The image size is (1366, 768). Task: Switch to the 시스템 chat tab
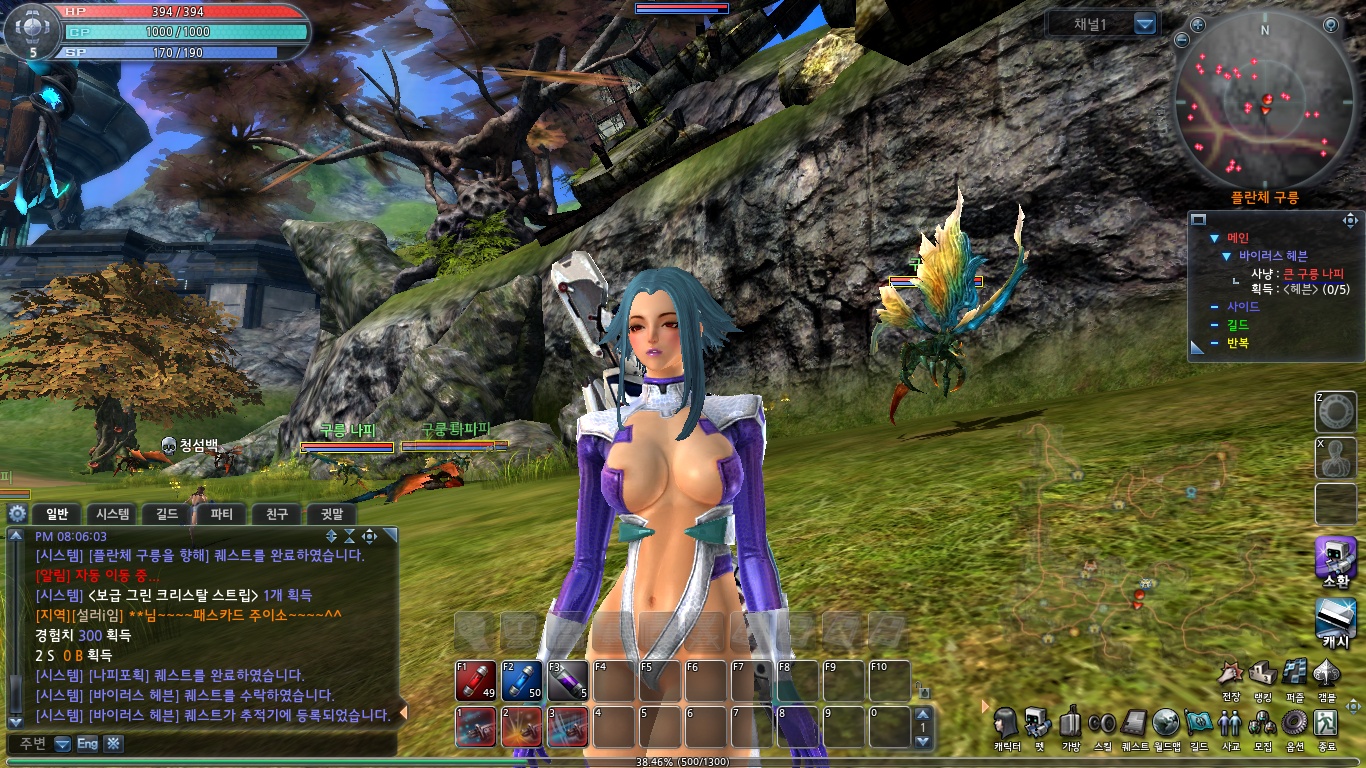(113, 514)
